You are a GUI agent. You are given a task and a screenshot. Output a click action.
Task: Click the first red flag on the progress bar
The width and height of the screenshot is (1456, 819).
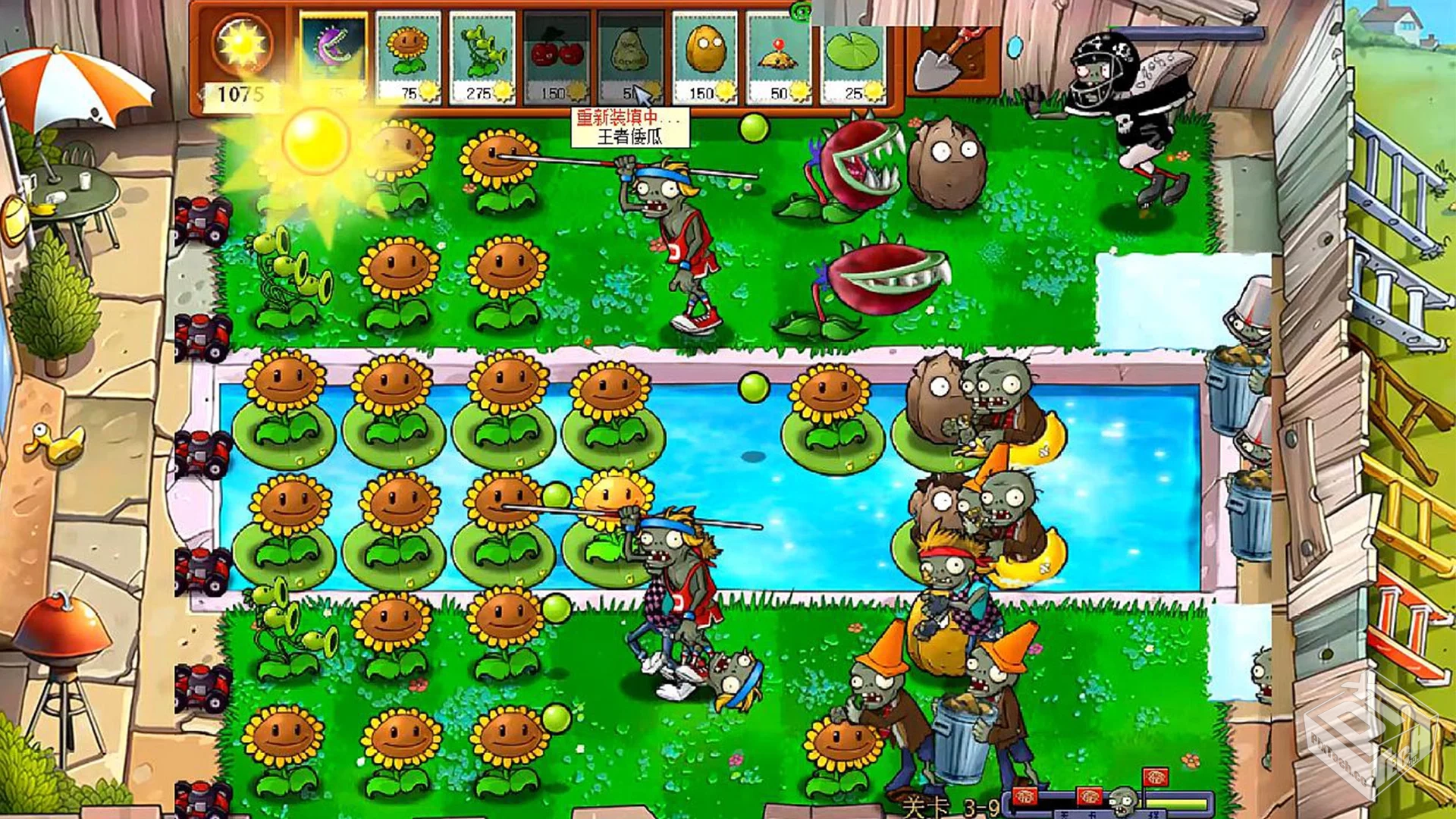(x=1025, y=796)
